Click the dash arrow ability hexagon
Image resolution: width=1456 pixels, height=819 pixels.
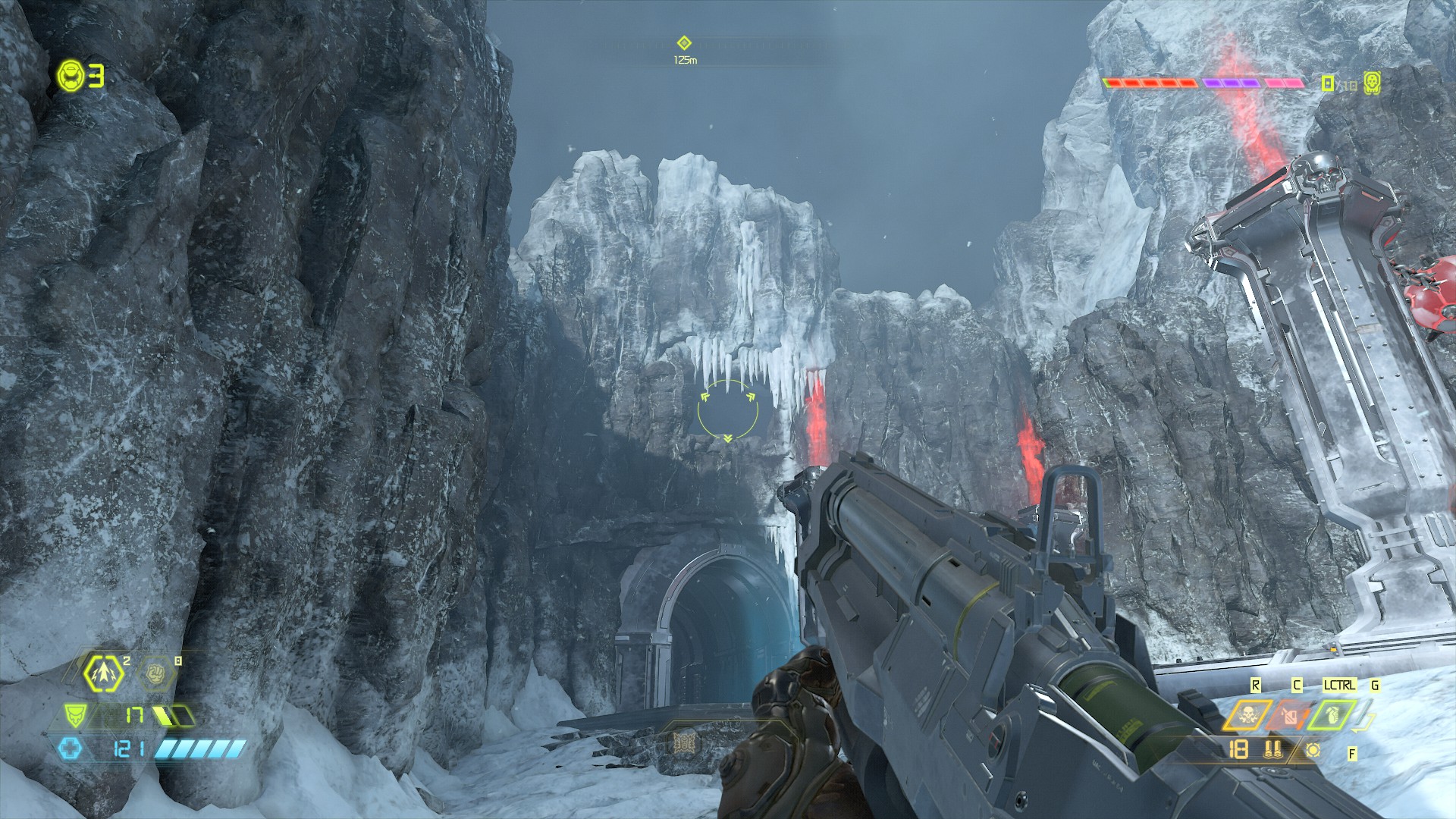pyautogui.click(x=103, y=671)
